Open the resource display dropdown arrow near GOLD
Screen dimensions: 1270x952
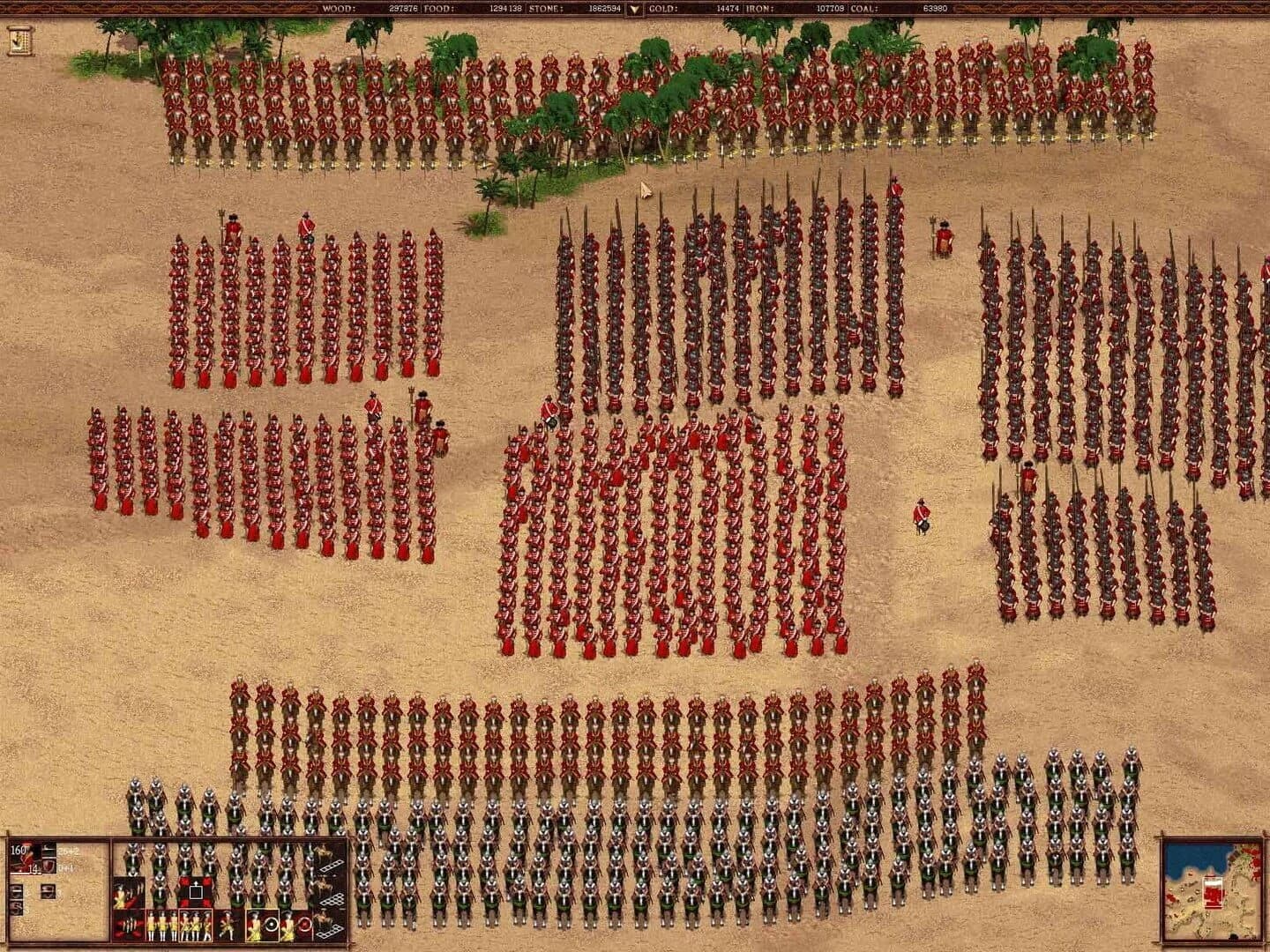pyautogui.click(x=633, y=9)
